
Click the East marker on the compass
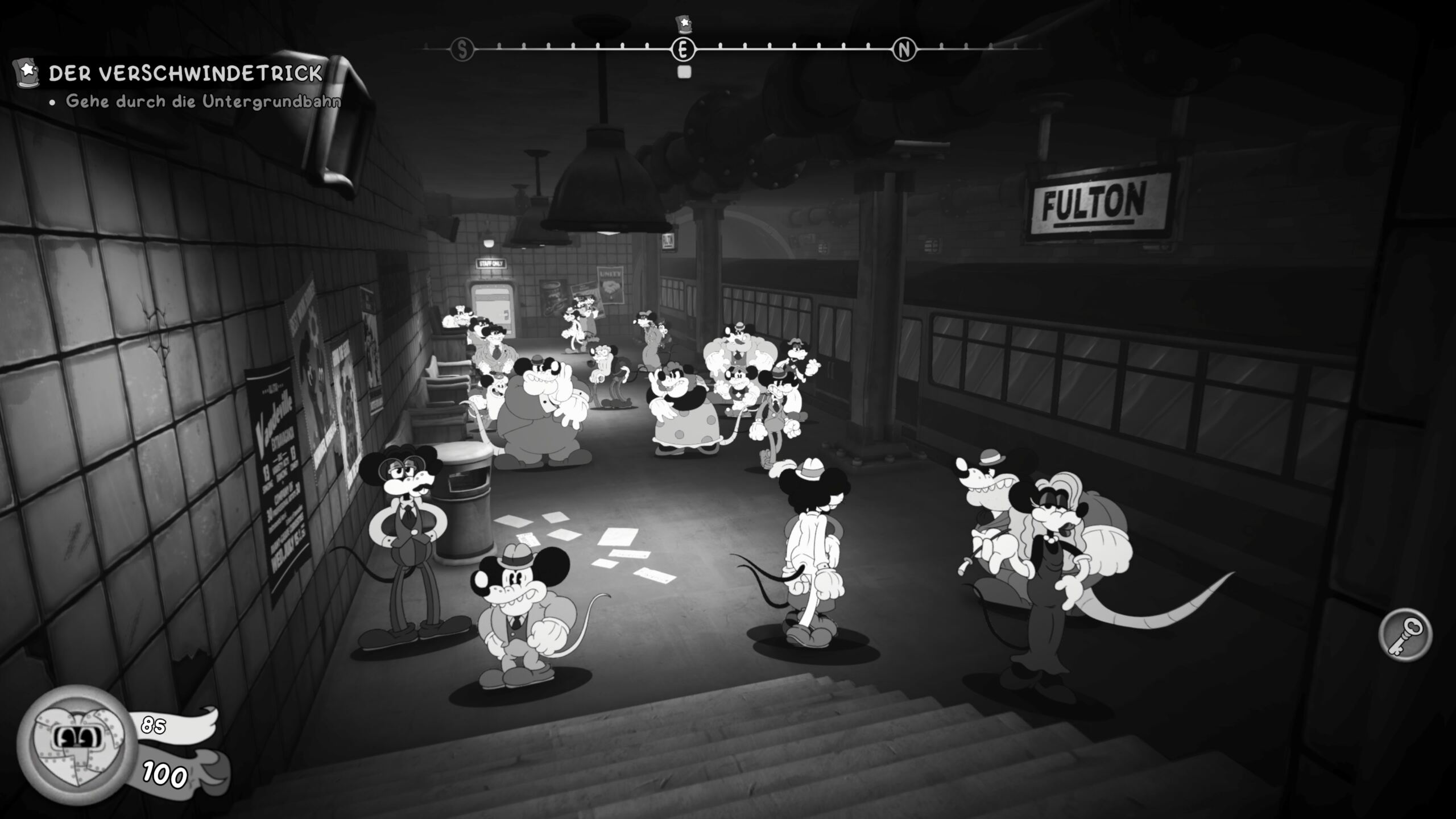point(683,50)
